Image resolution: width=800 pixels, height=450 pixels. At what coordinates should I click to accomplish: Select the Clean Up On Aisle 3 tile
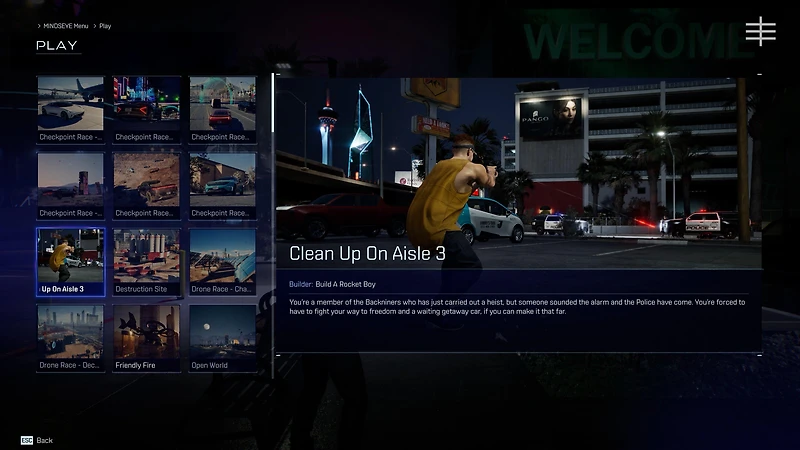(70, 262)
